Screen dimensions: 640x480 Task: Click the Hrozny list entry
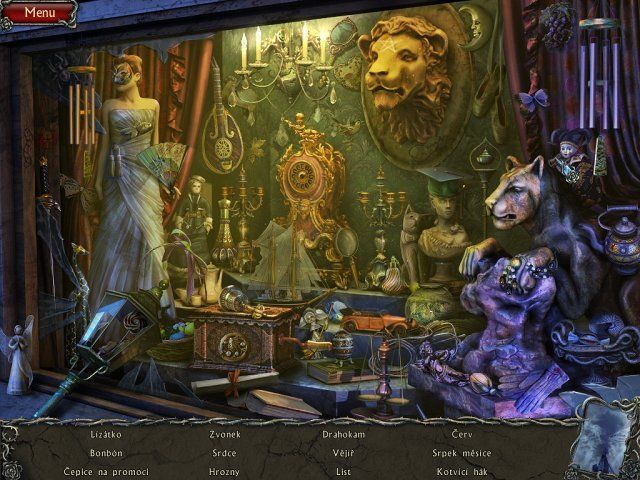[224, 471]
